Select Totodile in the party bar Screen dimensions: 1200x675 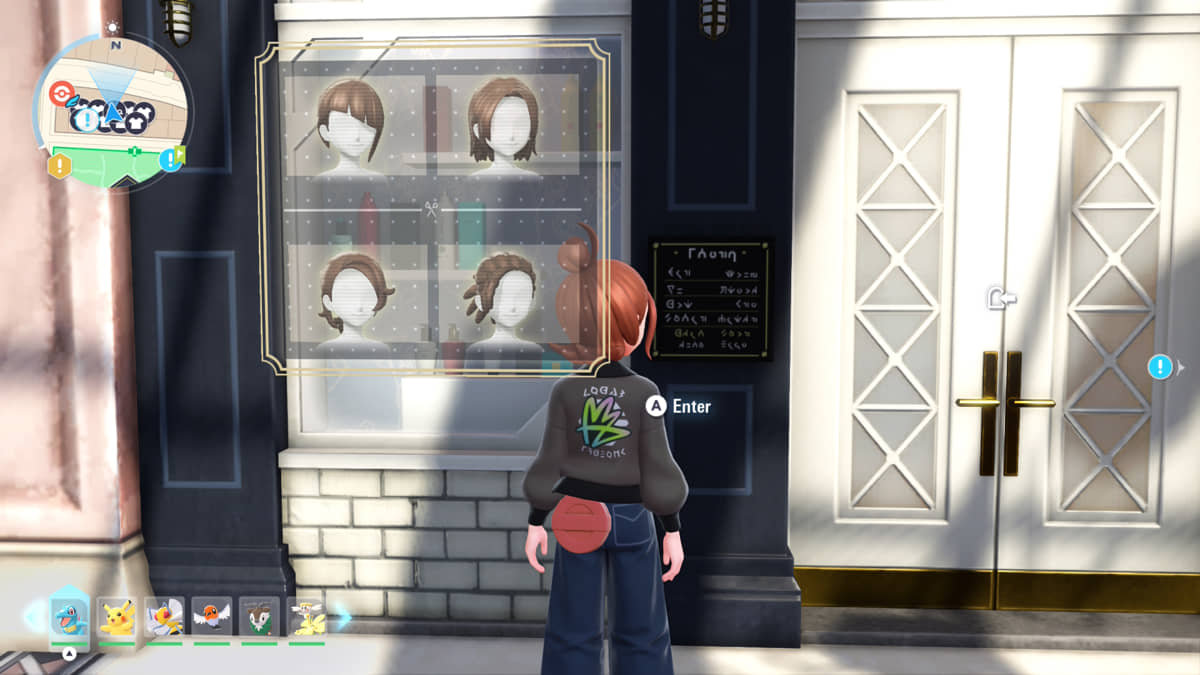tap(69, 615)
